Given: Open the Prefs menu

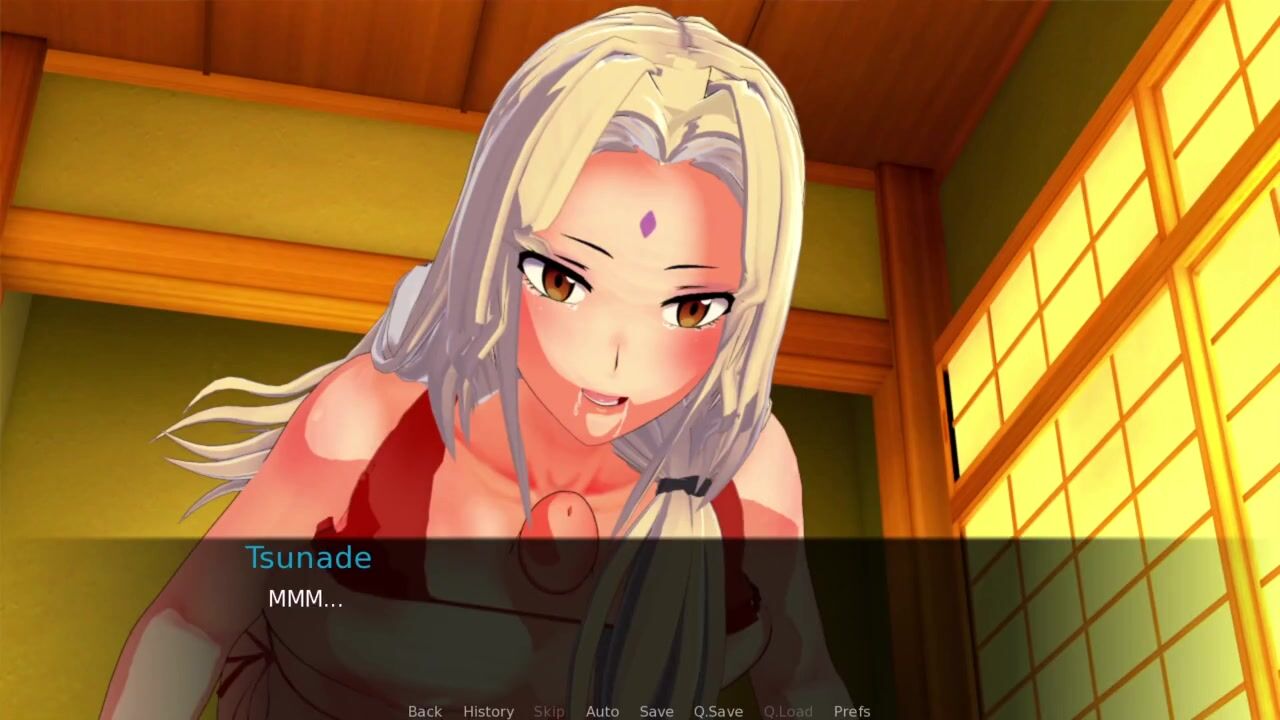Looking at the screenshot, I should pyautogui.click(x=852, y=711).
